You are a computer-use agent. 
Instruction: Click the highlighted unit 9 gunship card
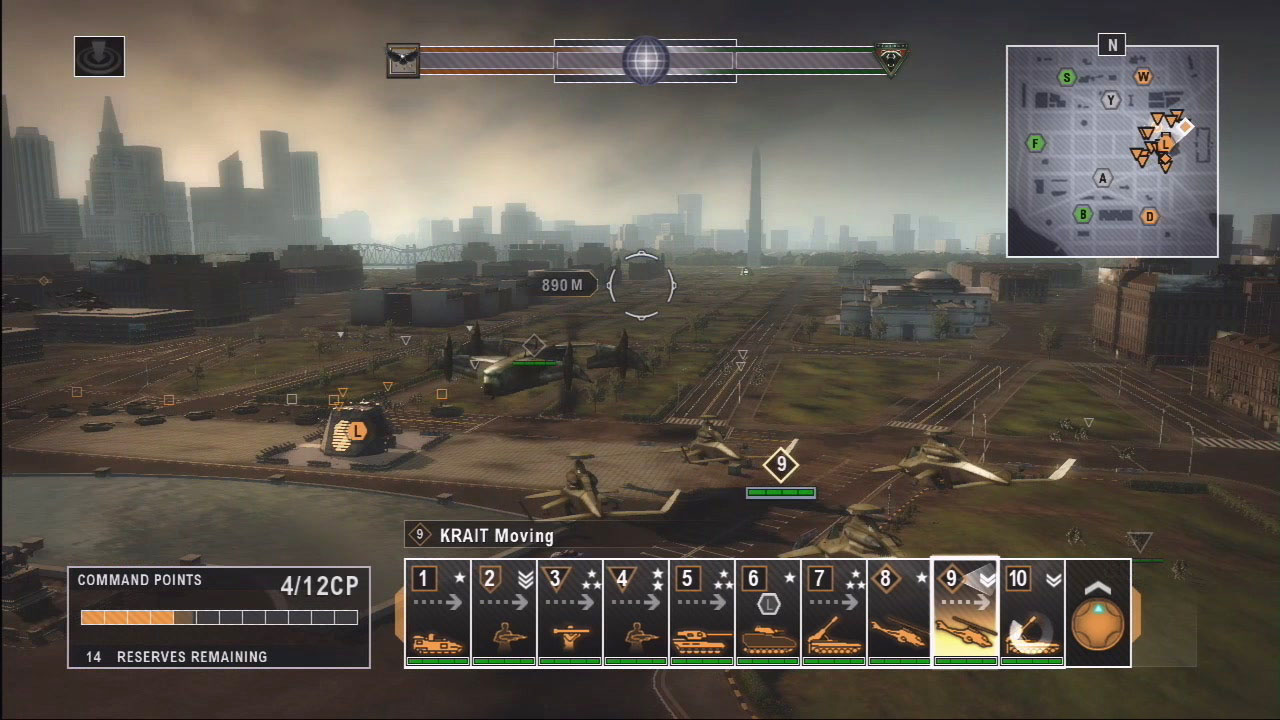point(966,612)
